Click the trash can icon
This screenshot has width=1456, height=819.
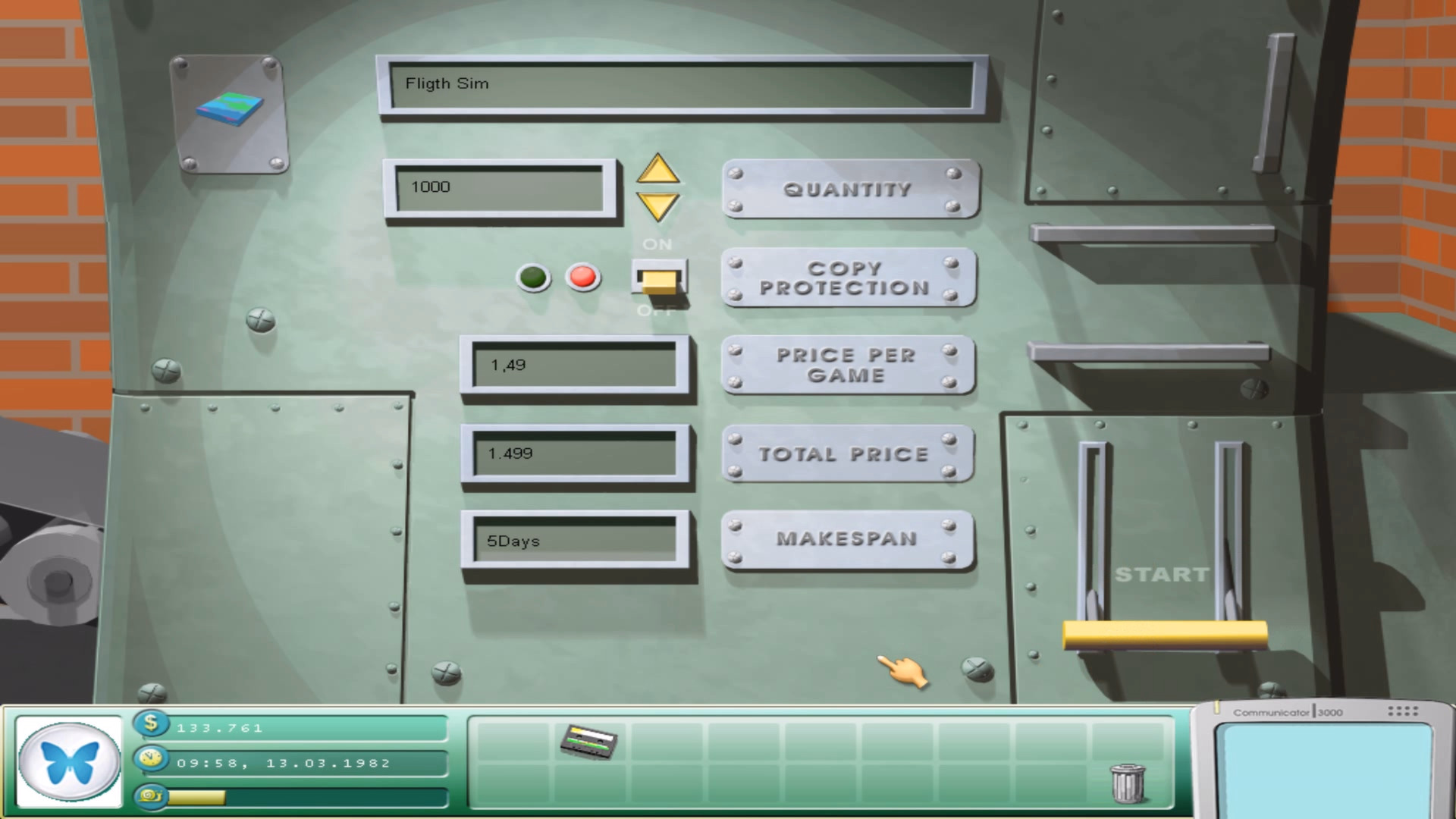point(1128,783)
